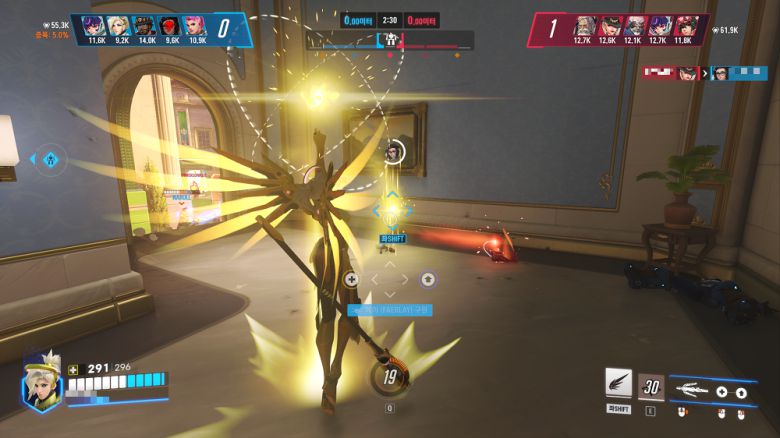Select the Resurrect ability on cooldown

651,386
